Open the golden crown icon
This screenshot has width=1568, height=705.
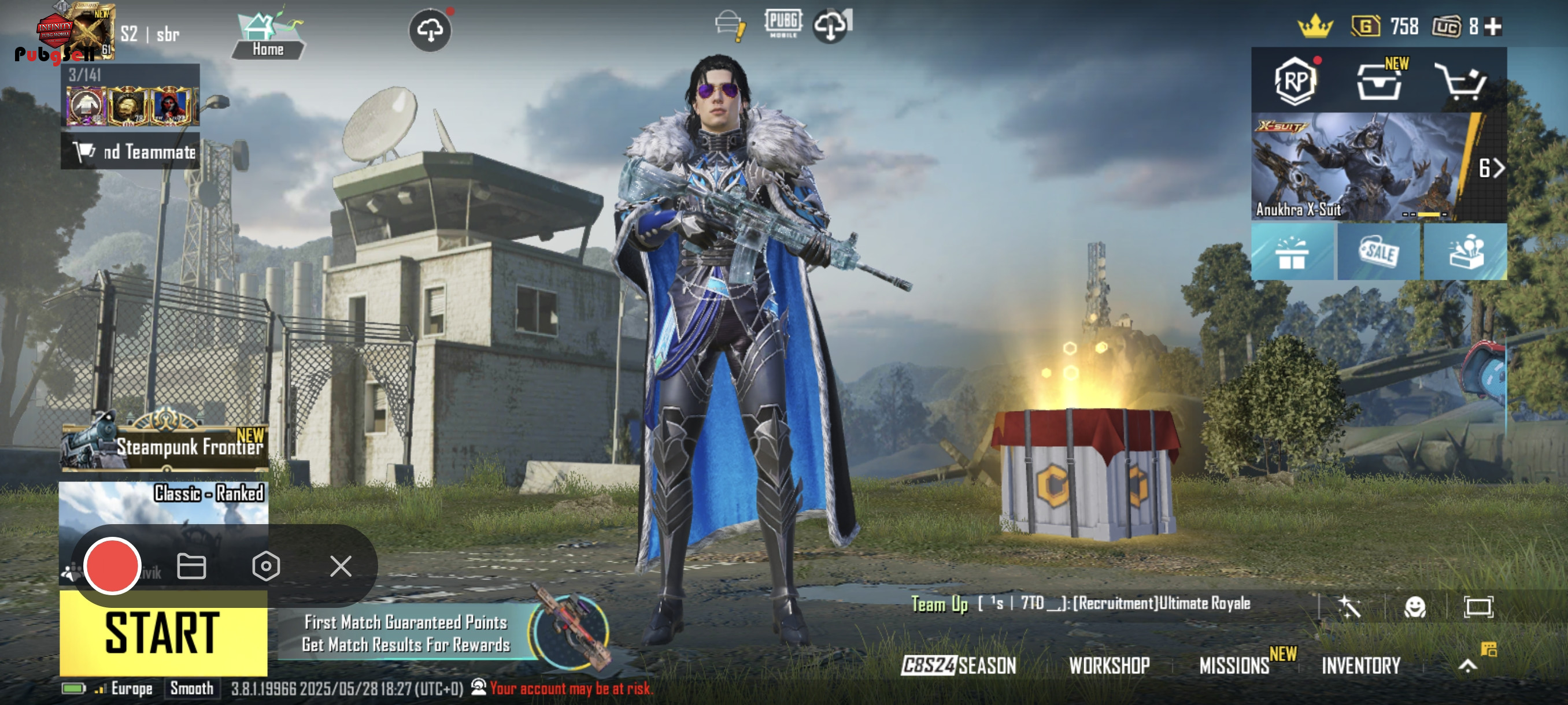[1315, 27]
